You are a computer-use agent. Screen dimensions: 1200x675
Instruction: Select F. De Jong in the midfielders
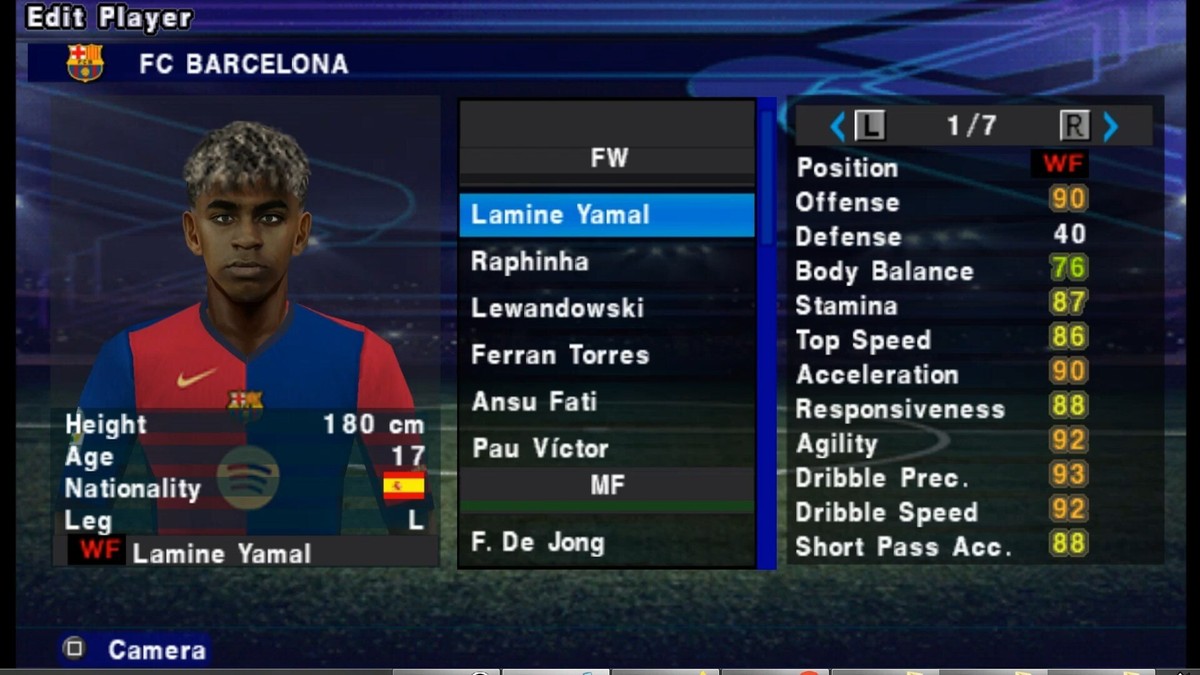click(606, 543)
